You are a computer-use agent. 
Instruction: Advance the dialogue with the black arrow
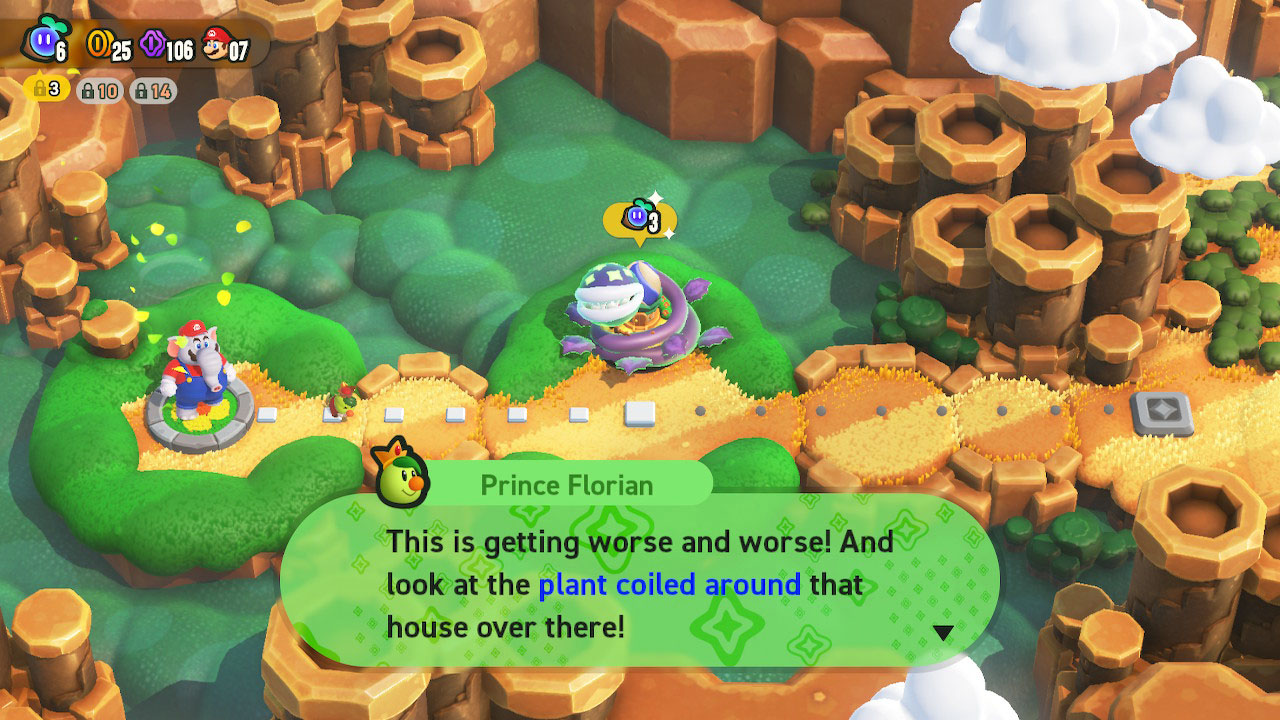[942, 632]
